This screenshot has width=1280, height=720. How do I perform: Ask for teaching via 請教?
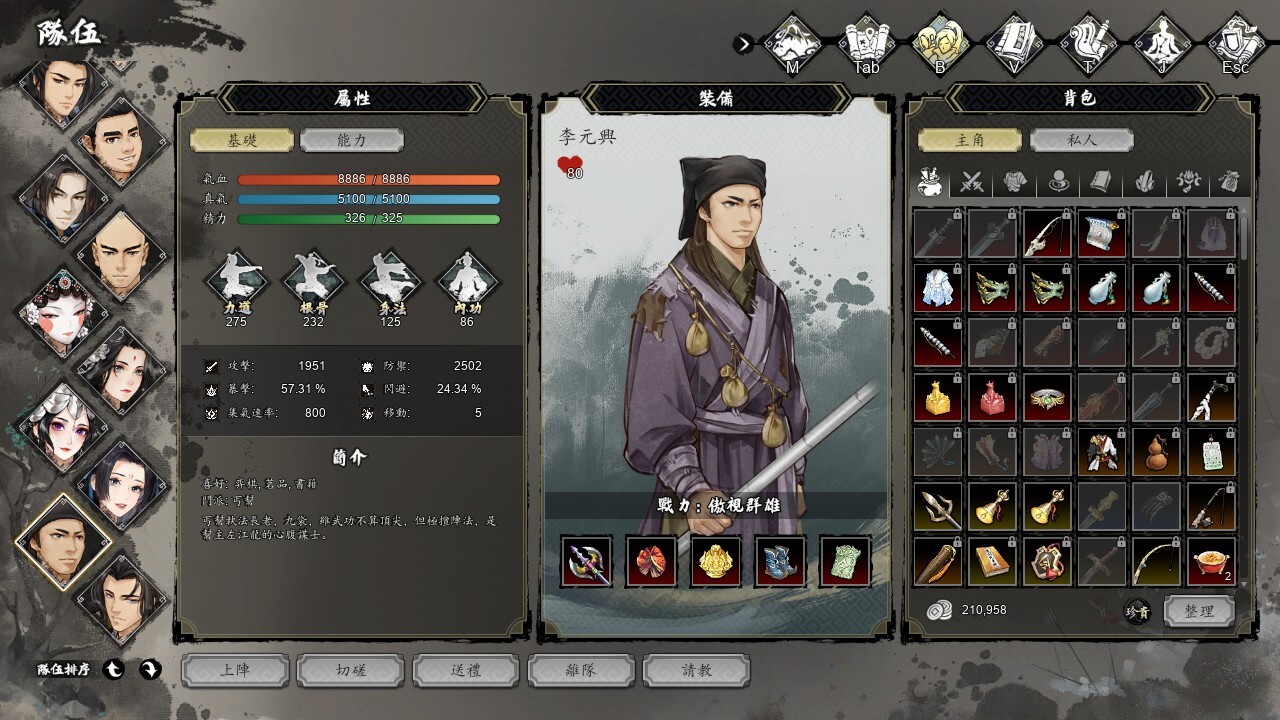(697, 670)
